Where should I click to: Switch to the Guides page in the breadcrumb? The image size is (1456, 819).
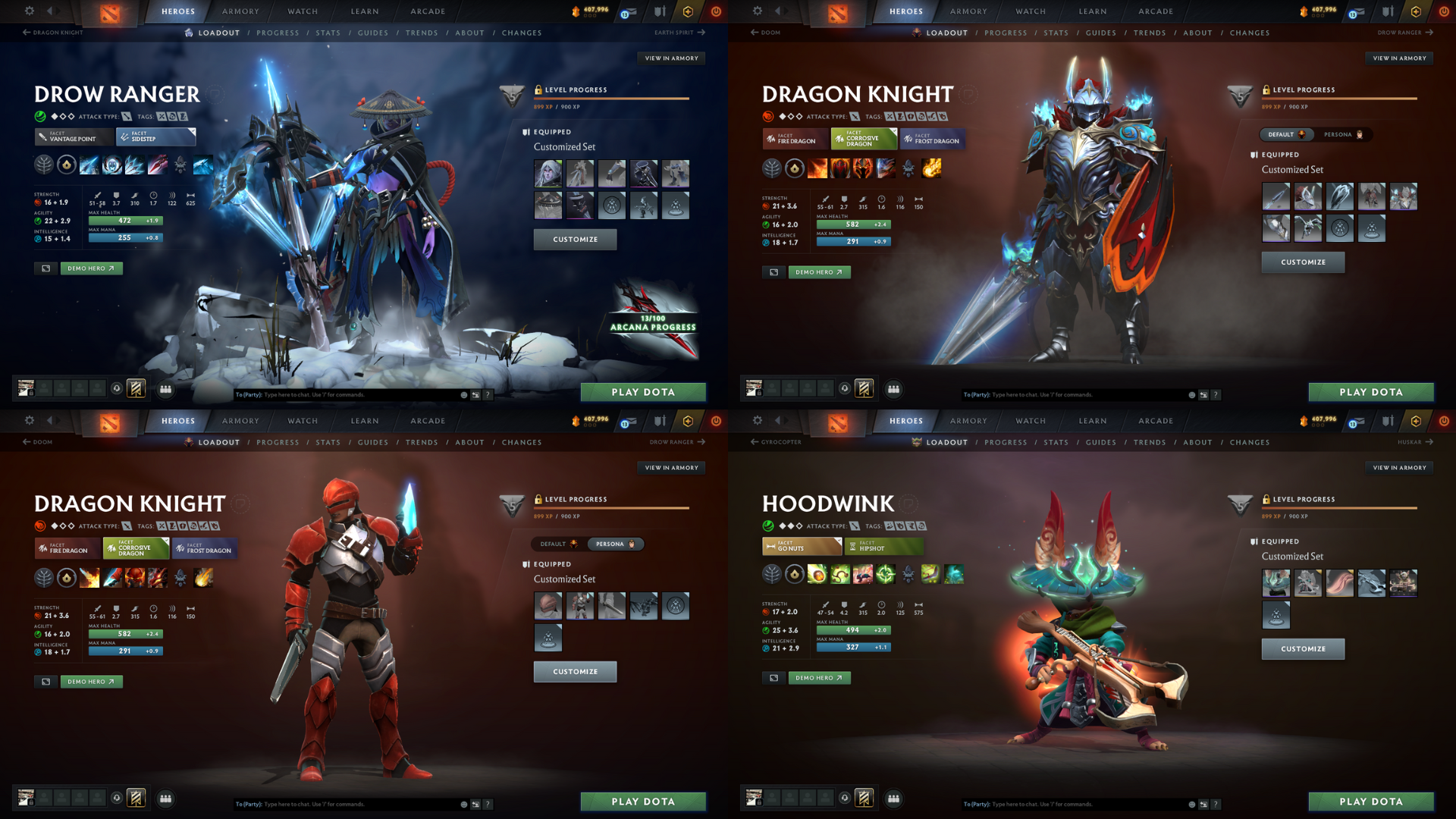[373, 33]
